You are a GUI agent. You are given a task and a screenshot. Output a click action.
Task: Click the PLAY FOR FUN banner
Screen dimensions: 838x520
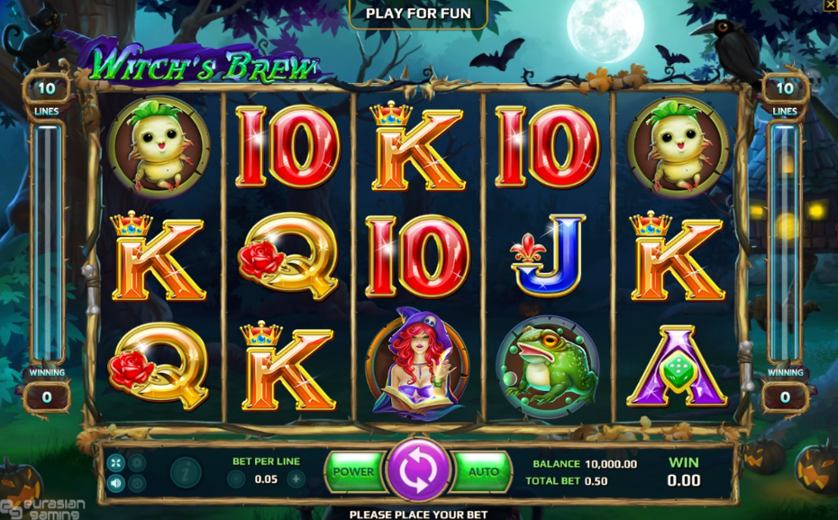[418, 13]
